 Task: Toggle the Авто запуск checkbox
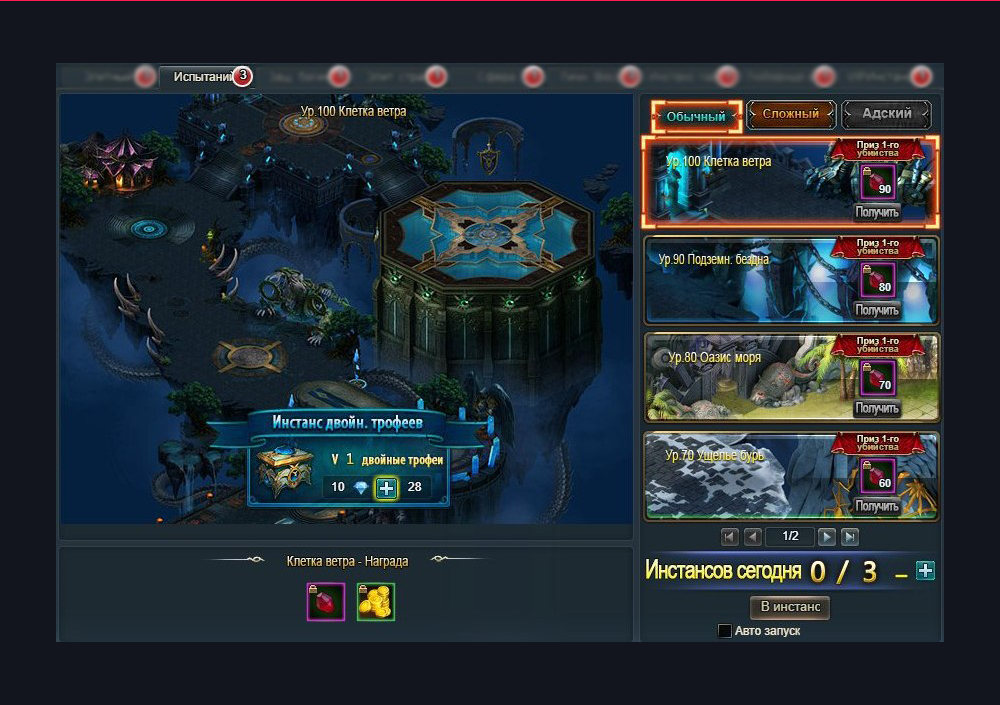pos(725,631)
